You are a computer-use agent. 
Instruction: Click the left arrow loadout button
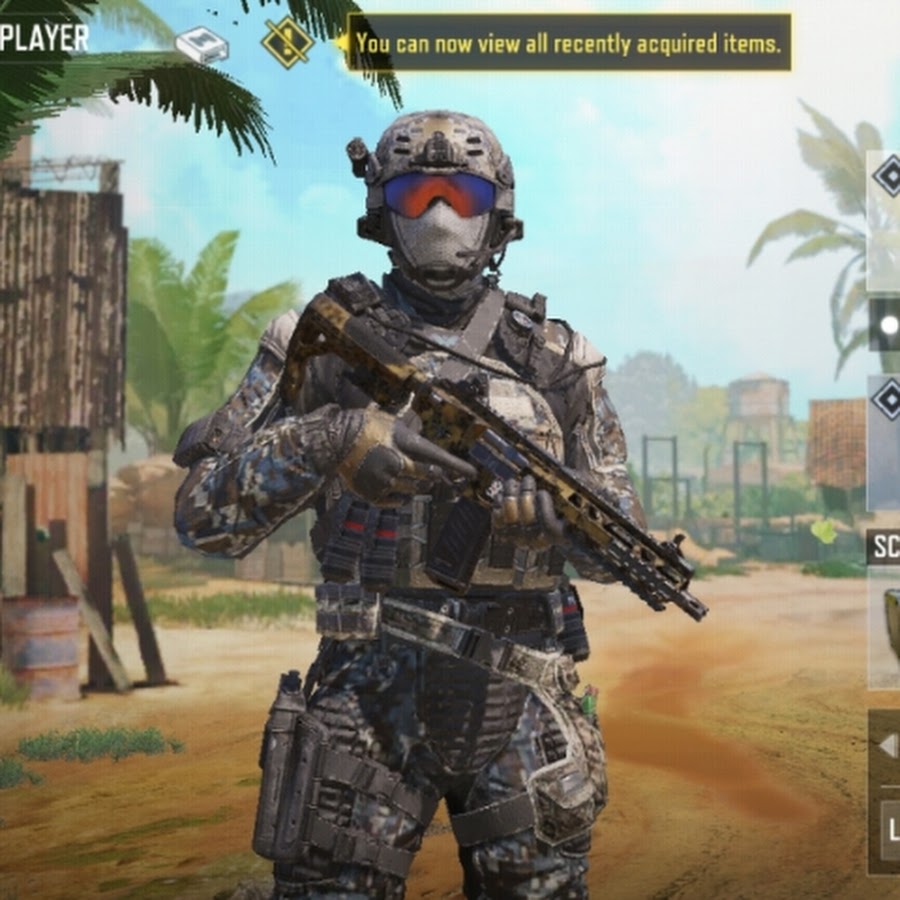pyautogui.click(x=887, y=746)
